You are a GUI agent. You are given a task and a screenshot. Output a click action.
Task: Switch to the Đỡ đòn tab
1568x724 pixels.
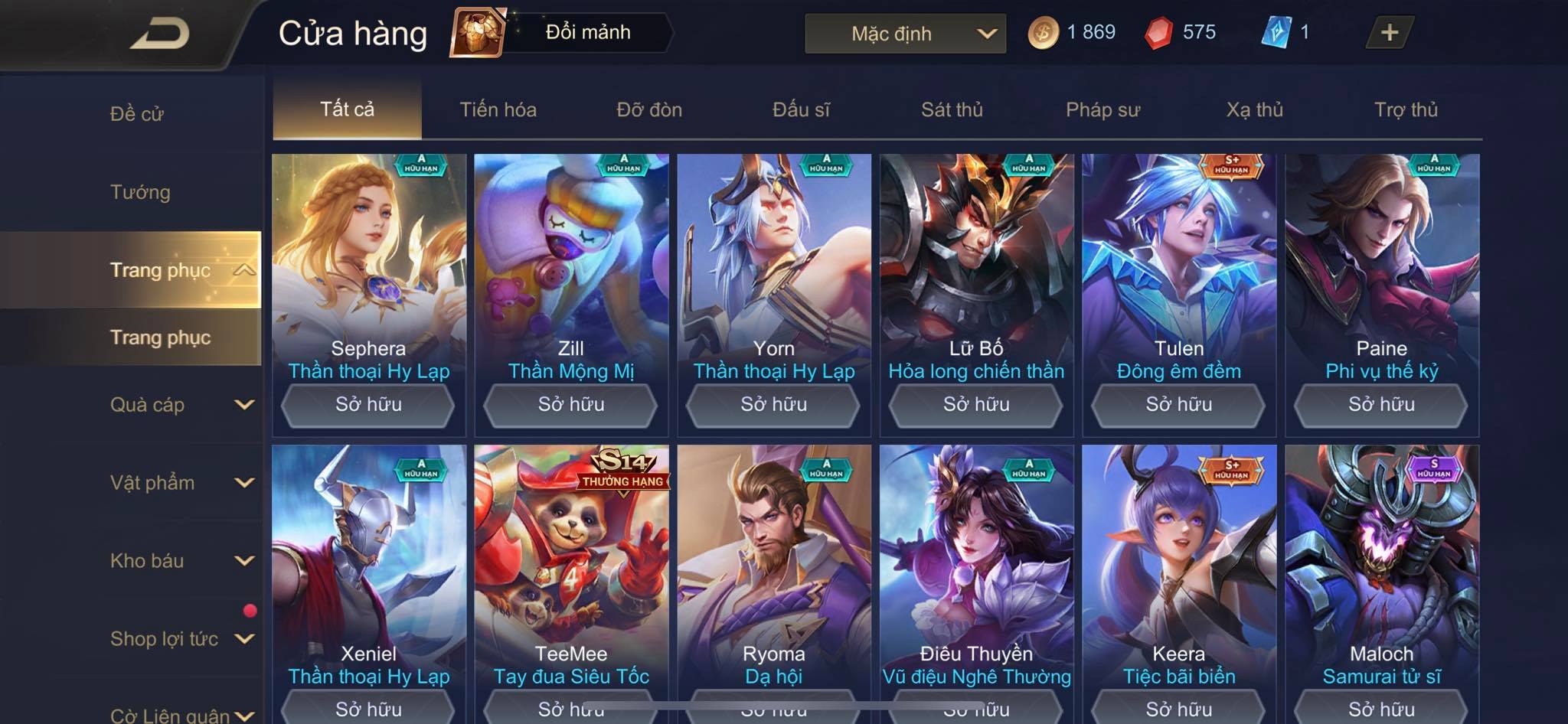click(649, 110)
